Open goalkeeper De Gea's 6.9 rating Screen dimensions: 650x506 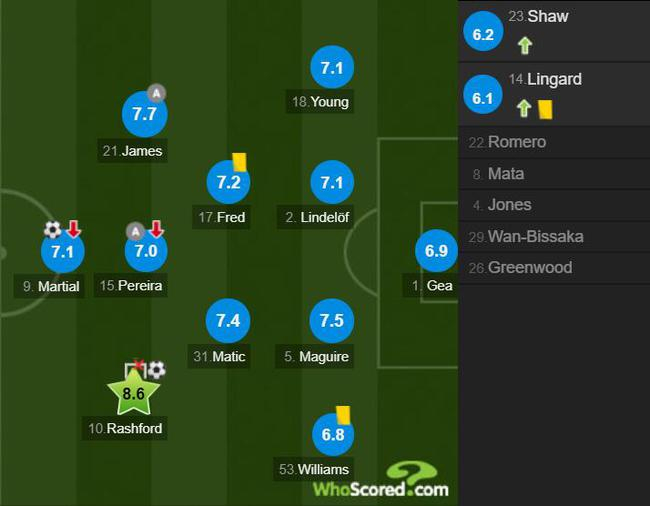click(436, 251)
